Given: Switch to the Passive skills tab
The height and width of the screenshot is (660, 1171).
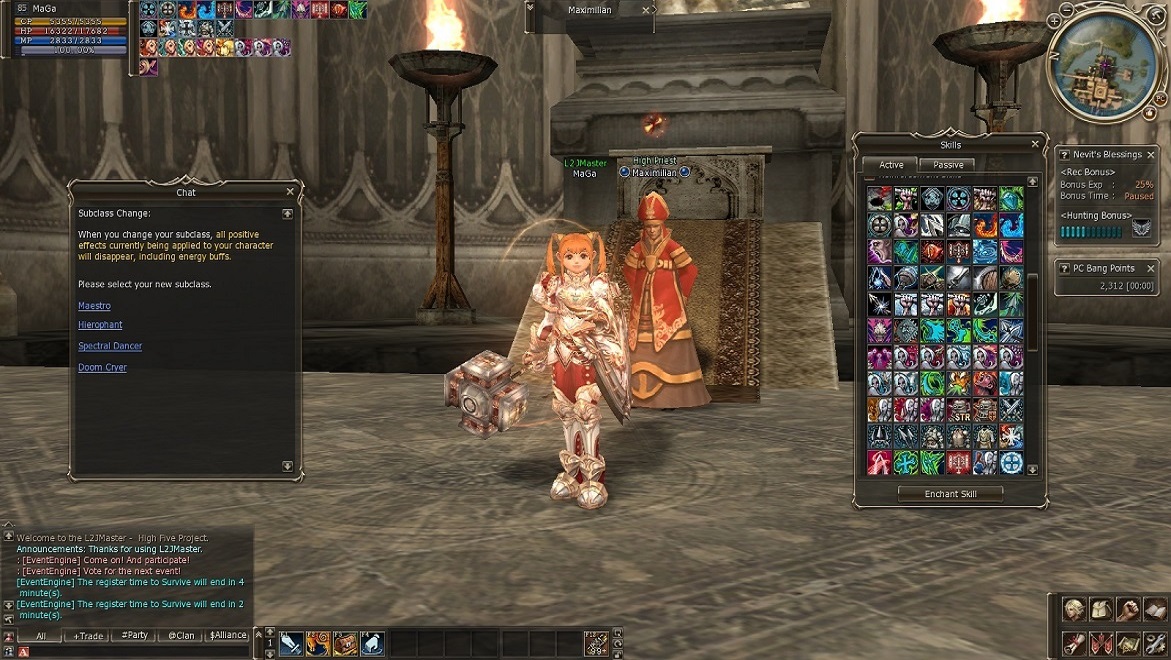Looking at the screenshot, I should pyautogui.click(x=948, y=165).
